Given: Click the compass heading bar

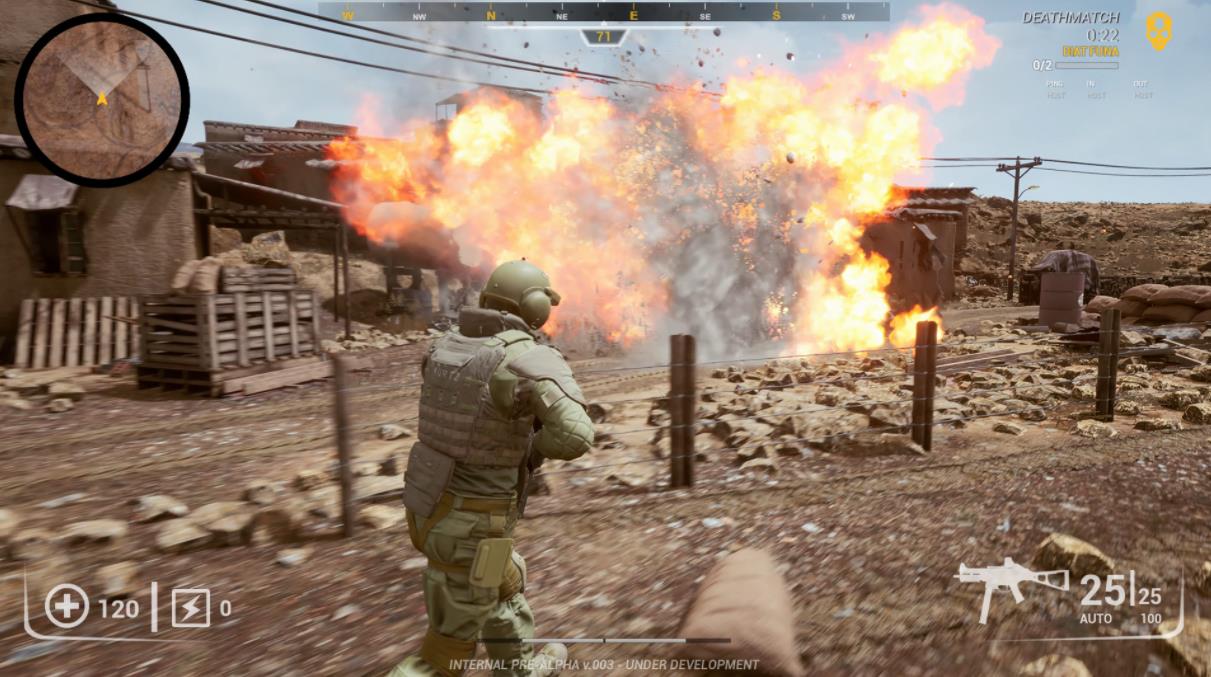Looking at the screenshot, I should point(603,13).
